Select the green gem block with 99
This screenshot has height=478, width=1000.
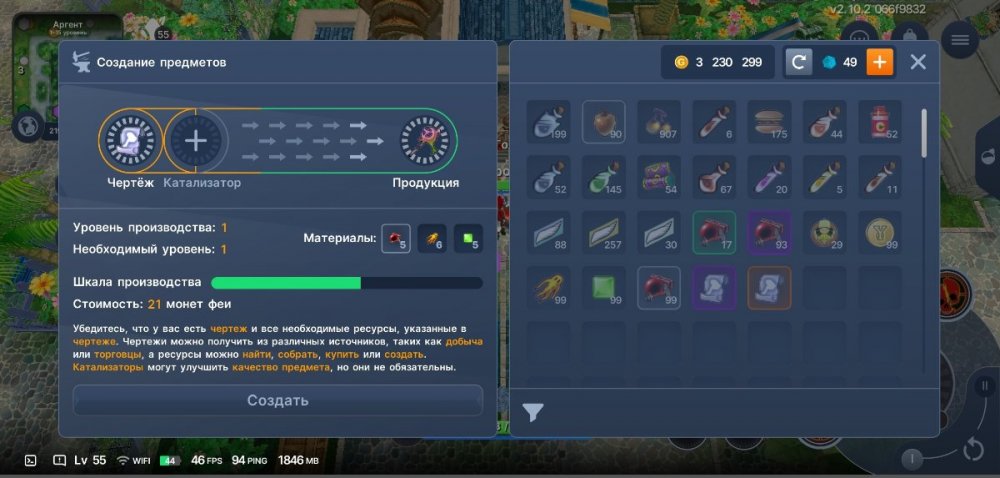604,288
